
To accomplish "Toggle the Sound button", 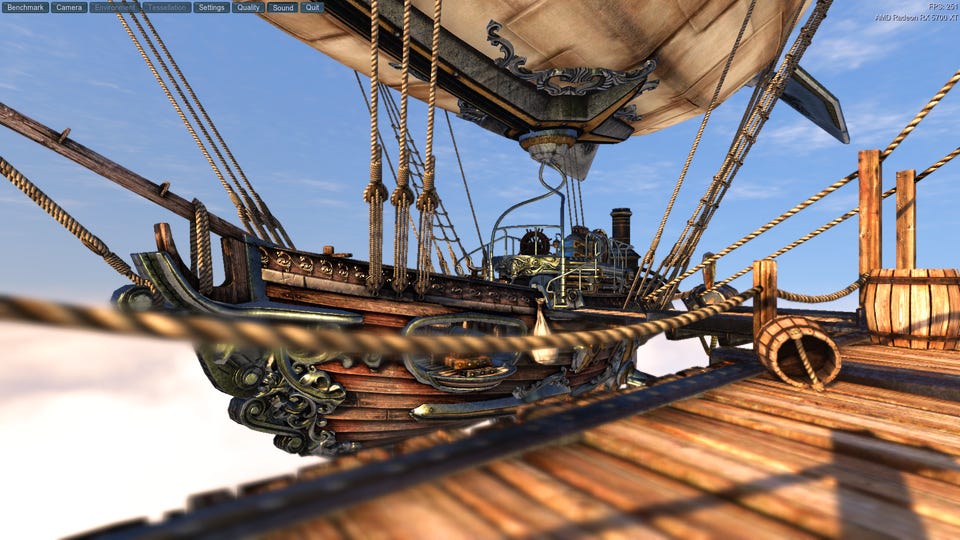I will (282, 7).
